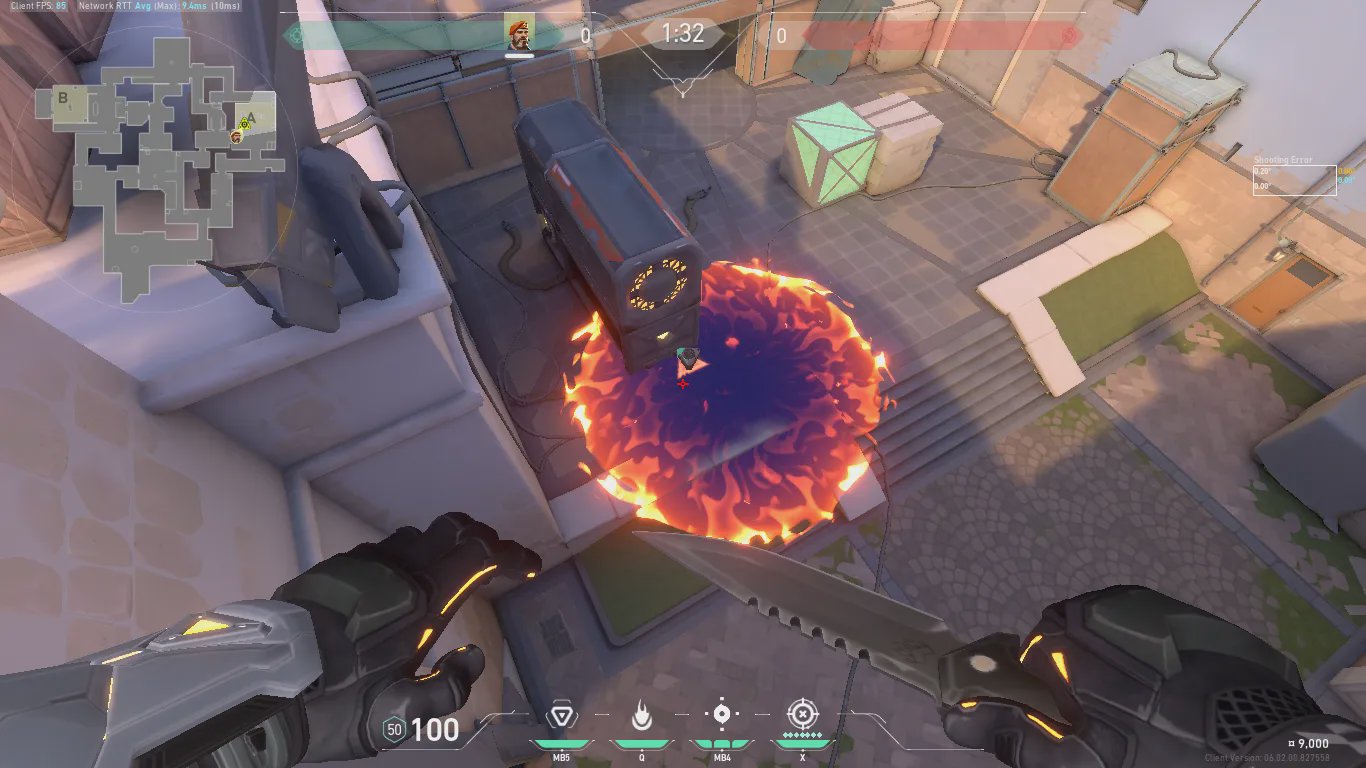This screenshot has width=1366, height=768.
Task: Select the B site label on minimap
Action: click(x=63, y=98)
